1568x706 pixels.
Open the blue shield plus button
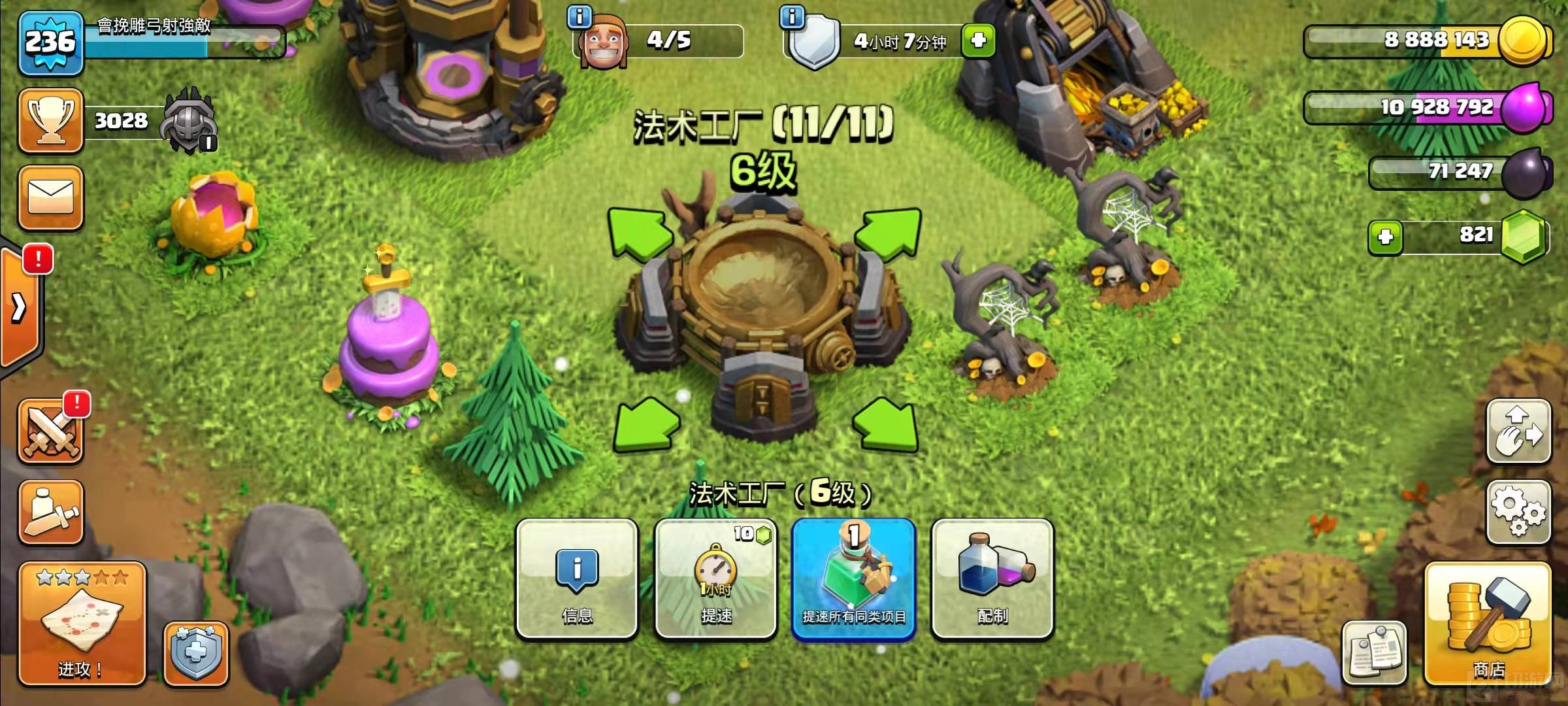click(196, 654)
